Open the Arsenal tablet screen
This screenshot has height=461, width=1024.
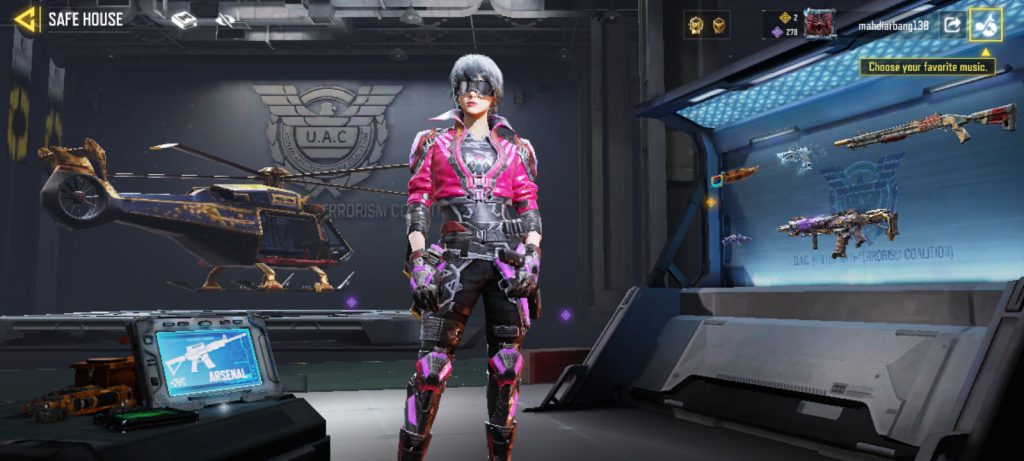point(209,360)
